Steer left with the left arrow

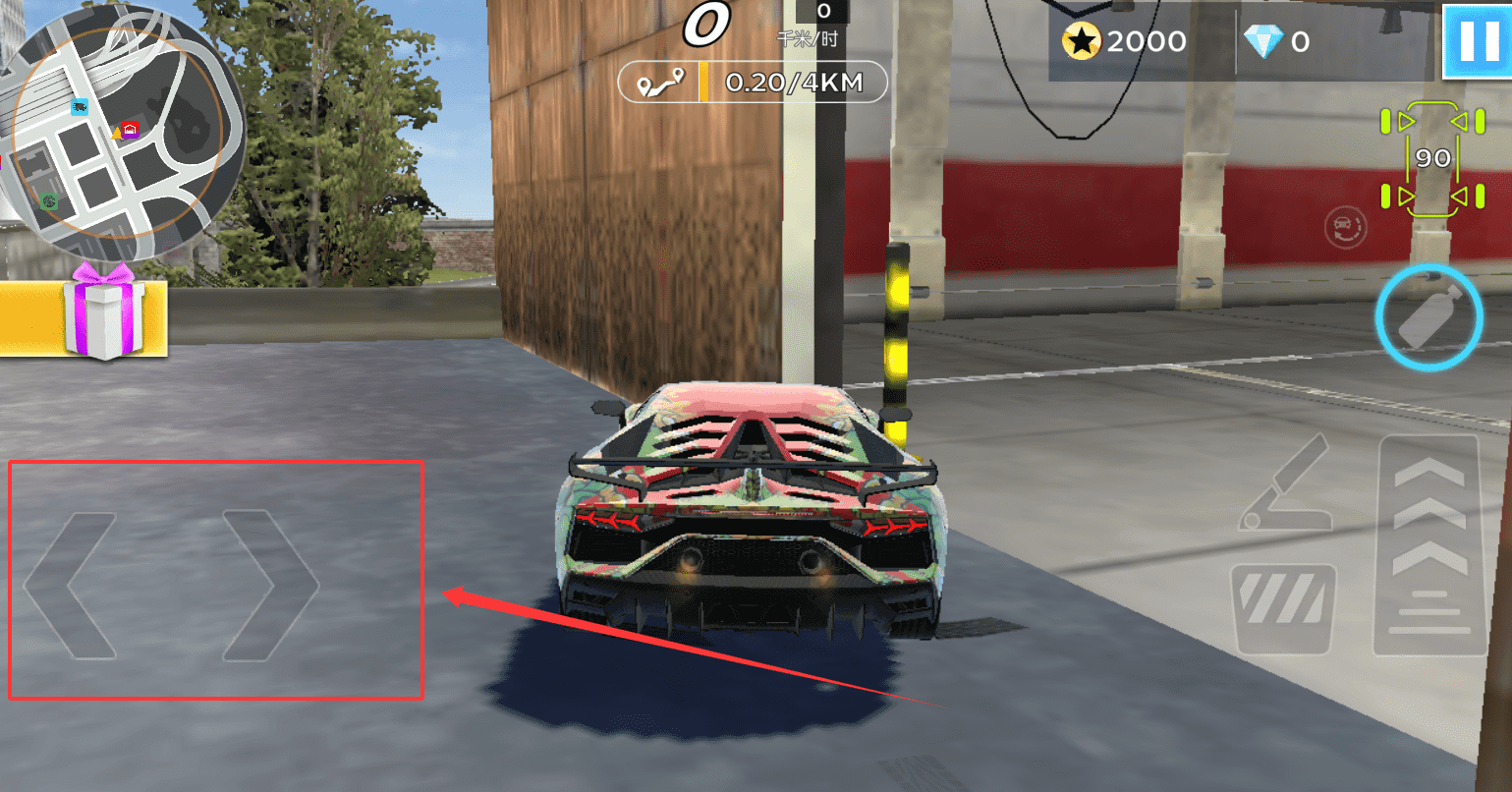pos(69,585)
